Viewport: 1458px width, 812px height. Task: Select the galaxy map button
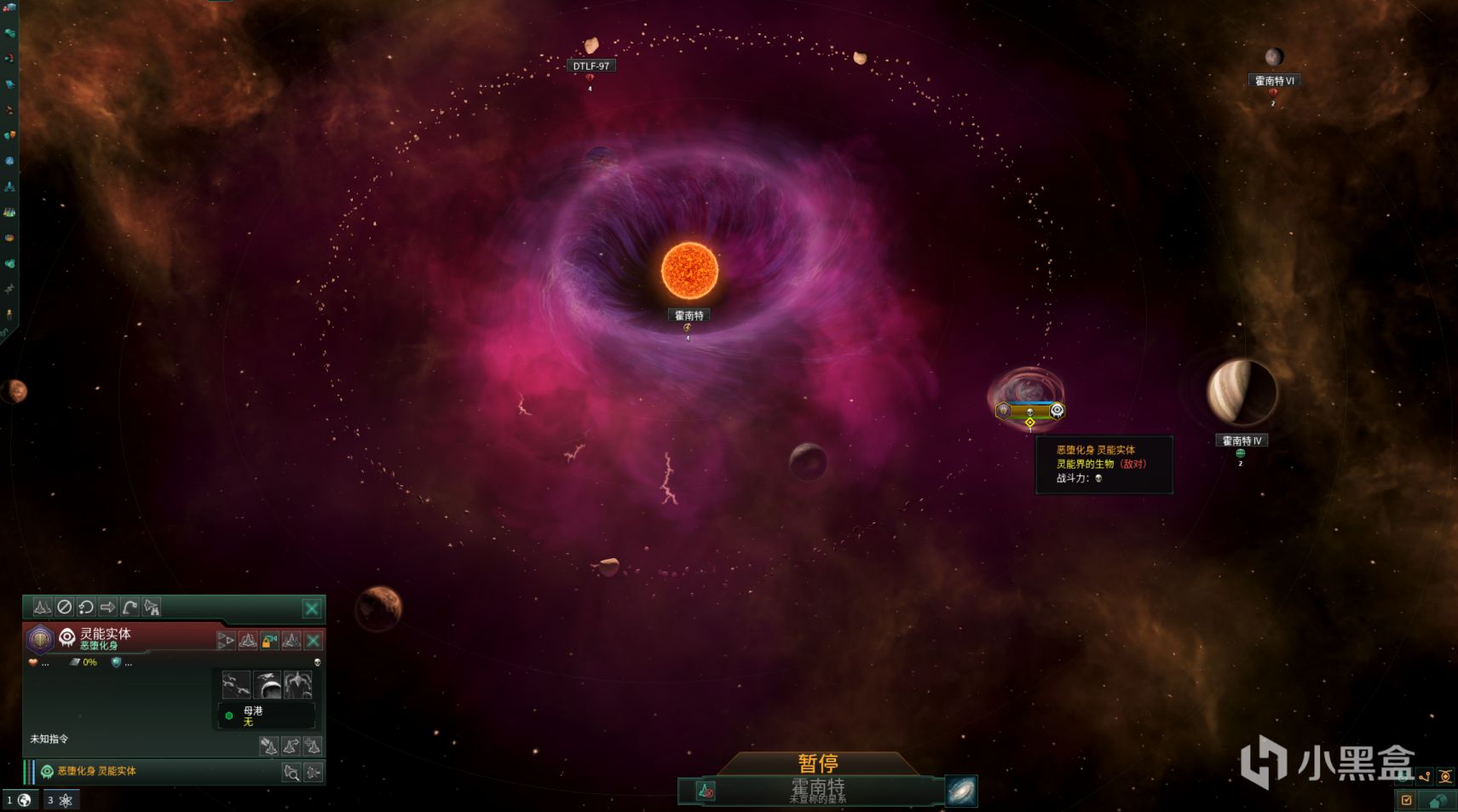(x=961, y=792)
